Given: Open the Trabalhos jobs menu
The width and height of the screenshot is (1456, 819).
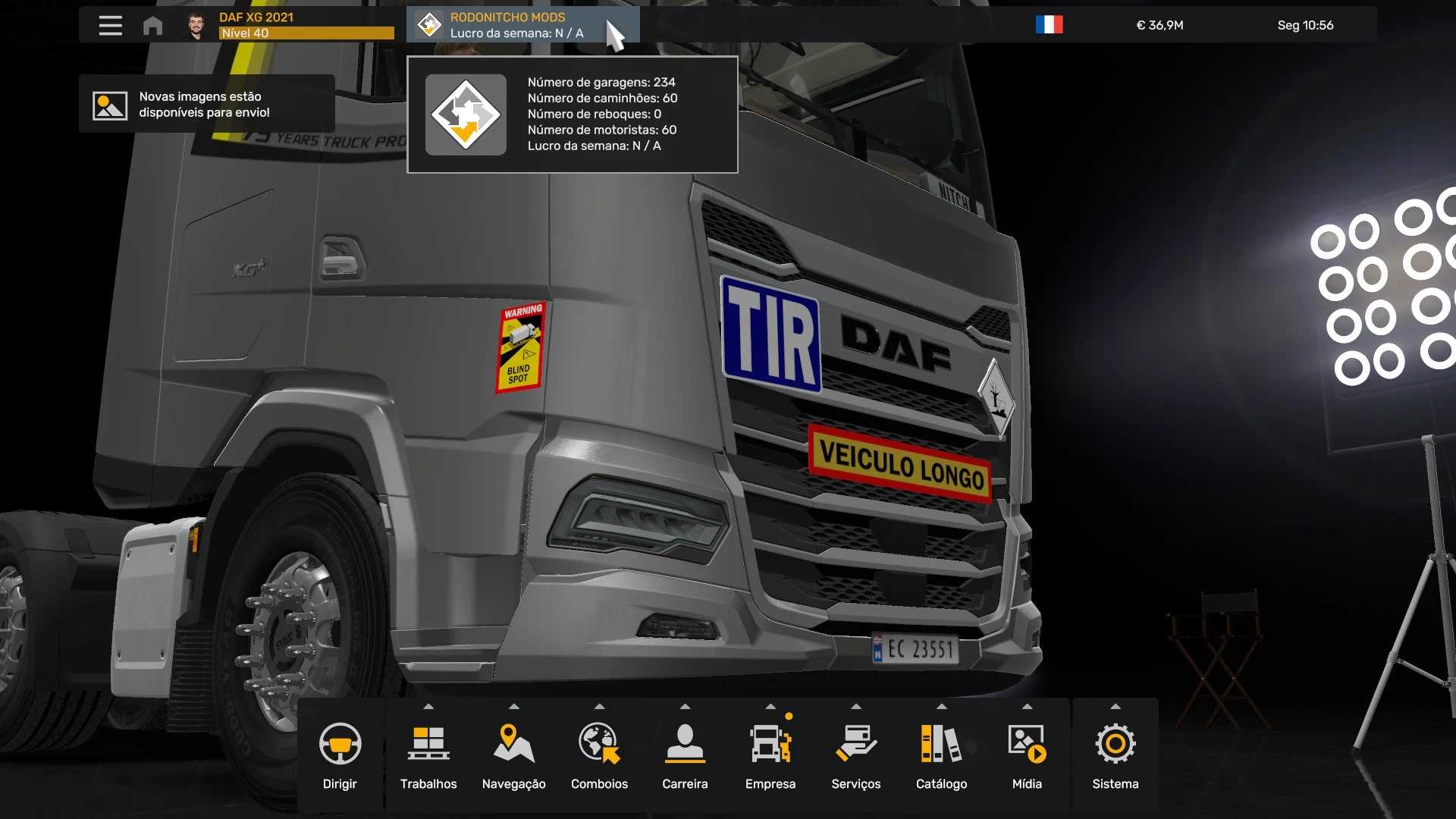Looking at the screenshot, I should 428,755.
